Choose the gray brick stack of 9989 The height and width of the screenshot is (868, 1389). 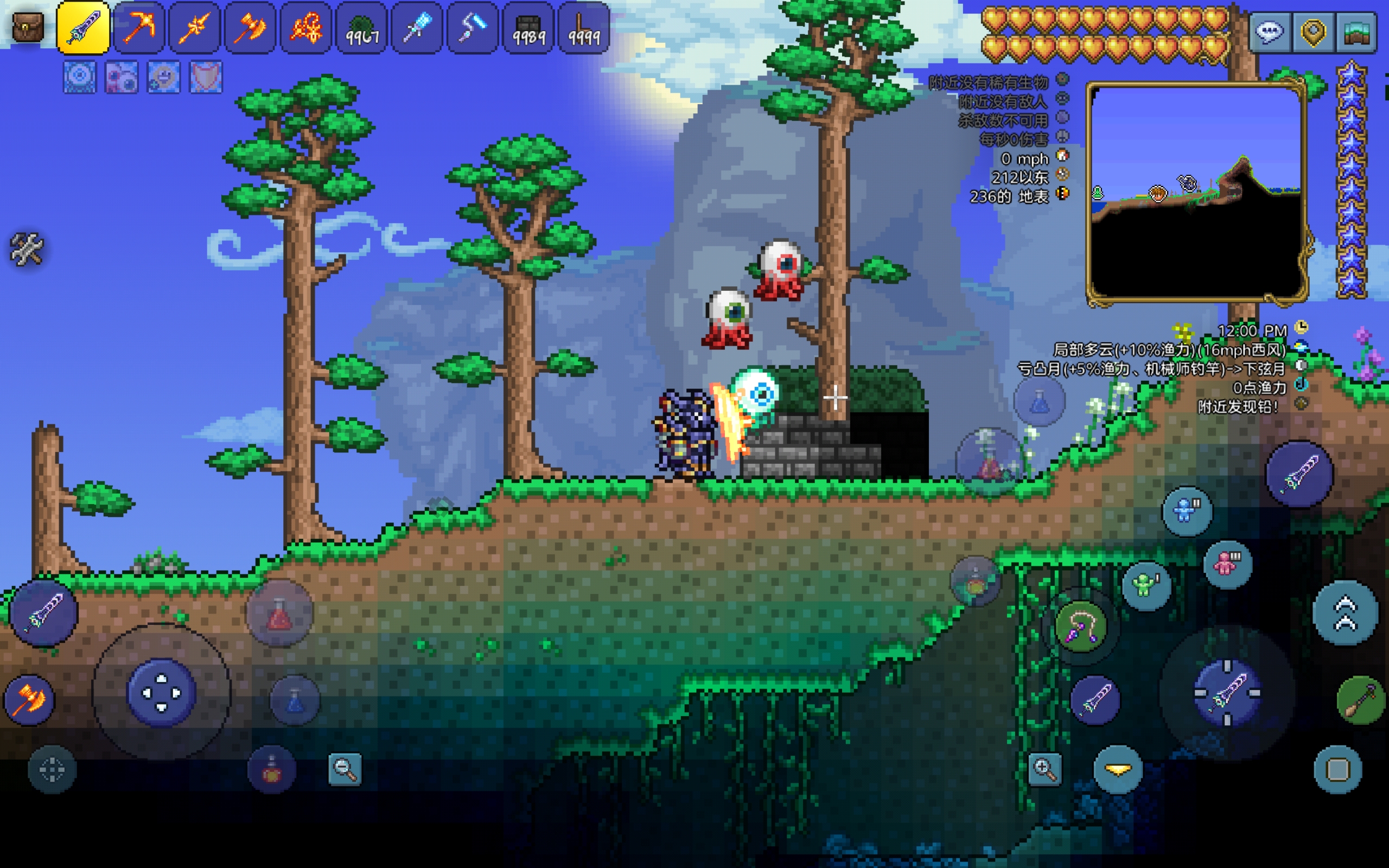(x=528, y=28)
